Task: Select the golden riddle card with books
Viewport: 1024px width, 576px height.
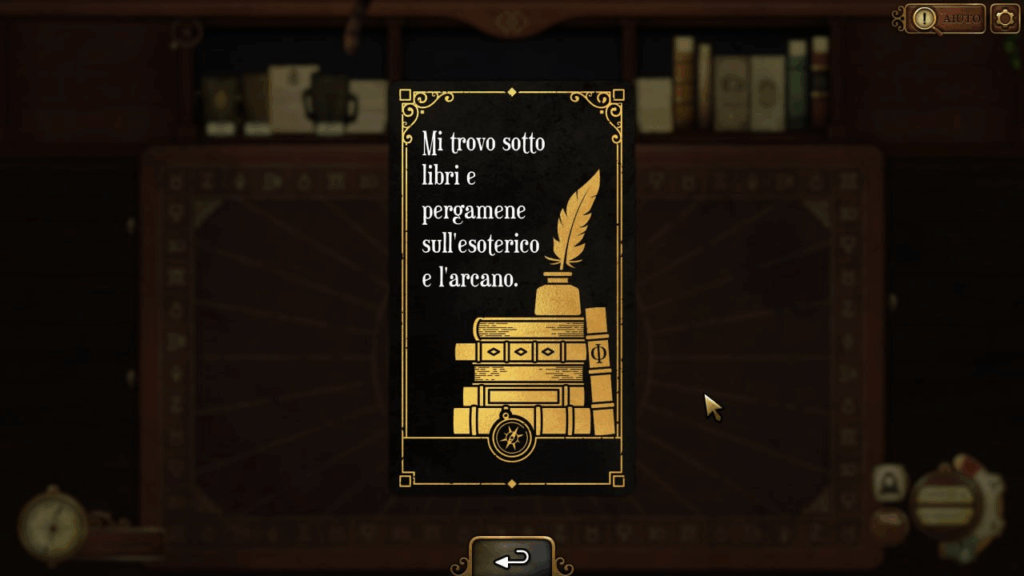Action: [x=512, y=288]
